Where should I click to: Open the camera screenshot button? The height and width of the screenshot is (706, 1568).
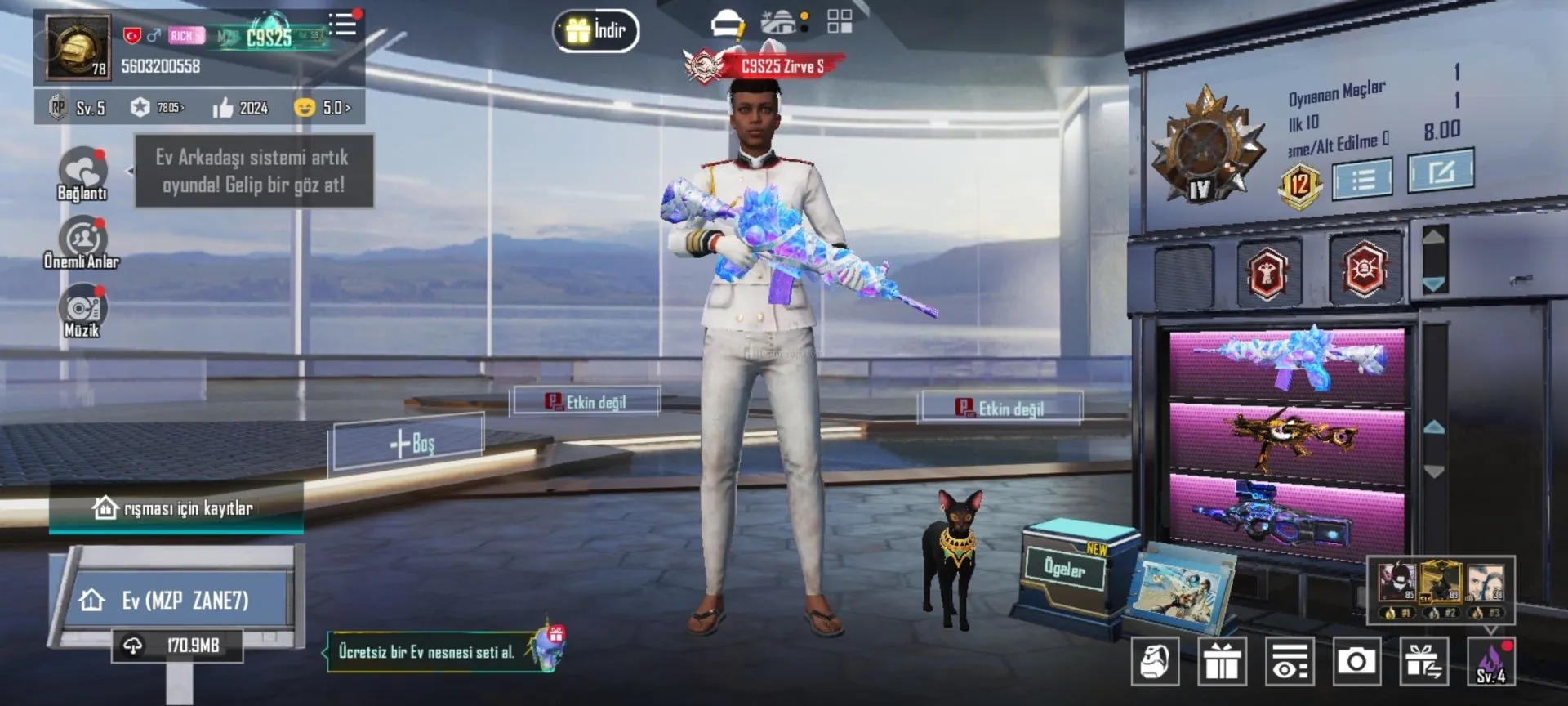[1356, 660]
